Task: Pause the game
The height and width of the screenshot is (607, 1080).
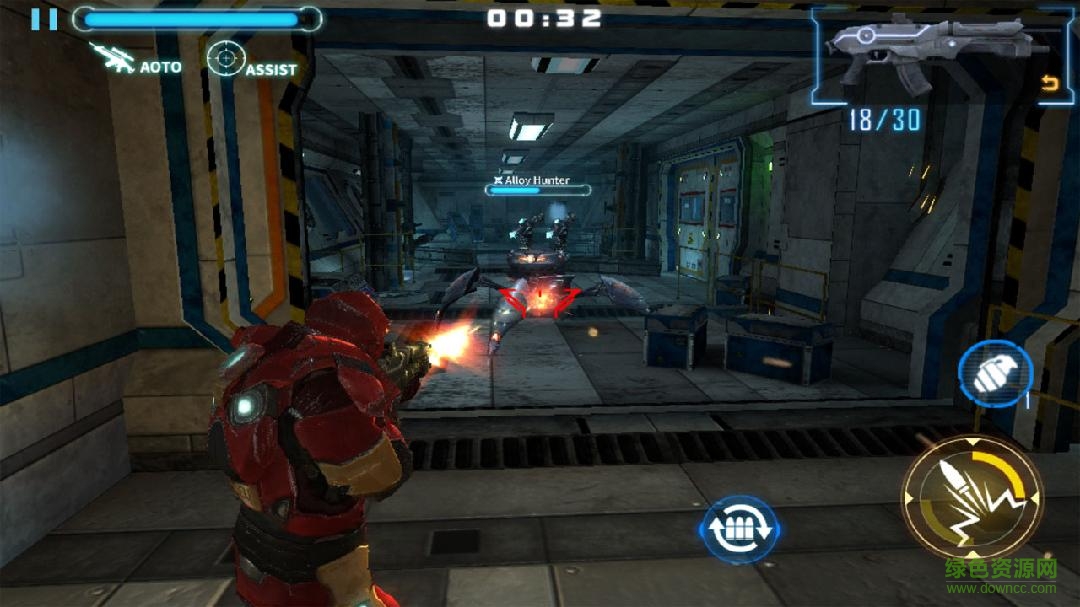Action: [x=43, y=19]
